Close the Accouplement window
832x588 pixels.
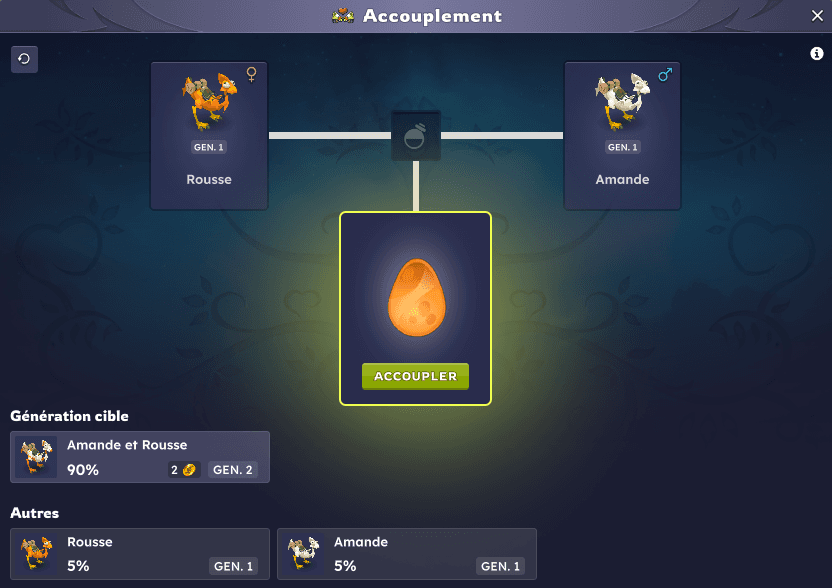816,16
